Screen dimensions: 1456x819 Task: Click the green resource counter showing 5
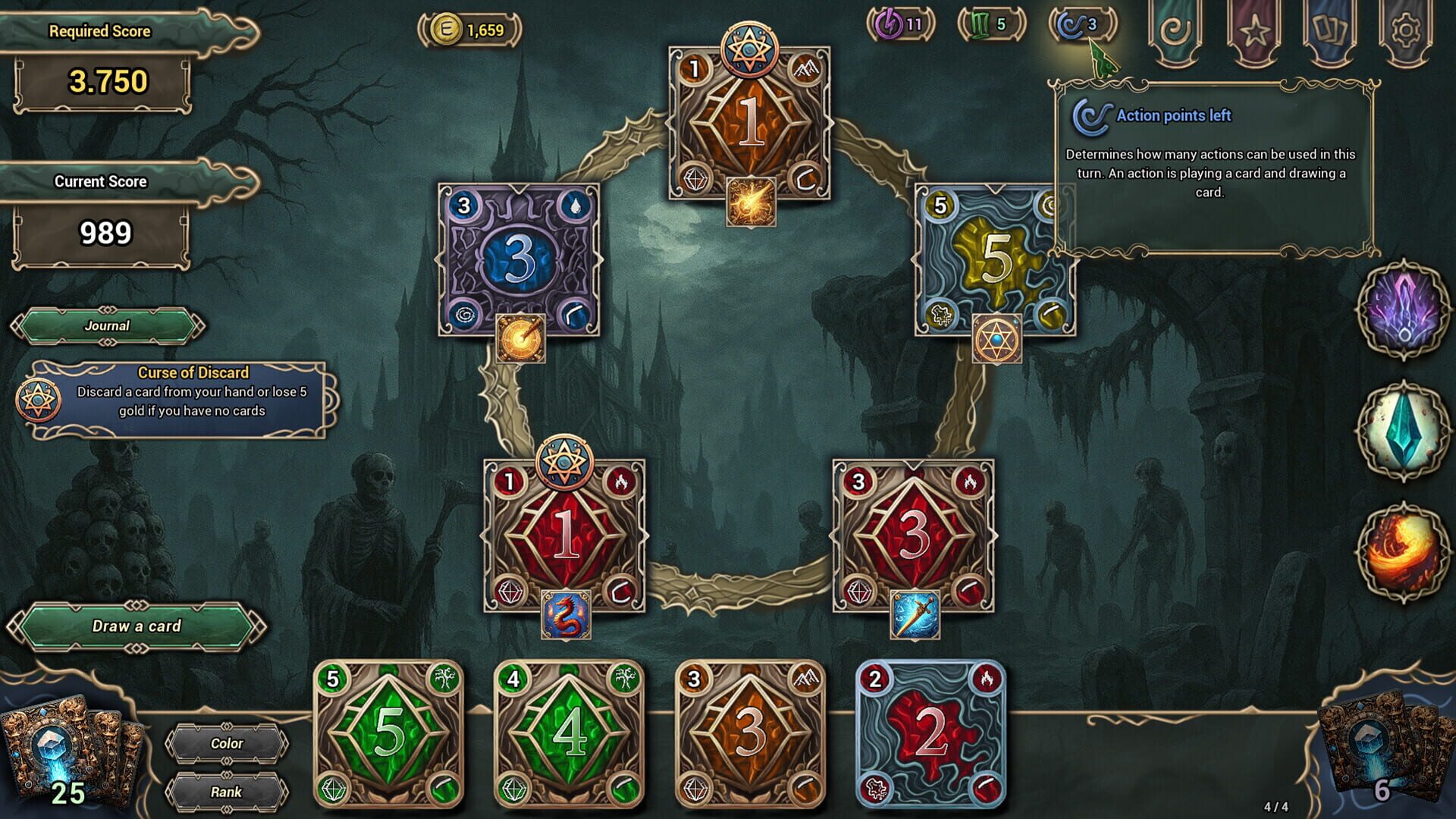click(990, 24)
